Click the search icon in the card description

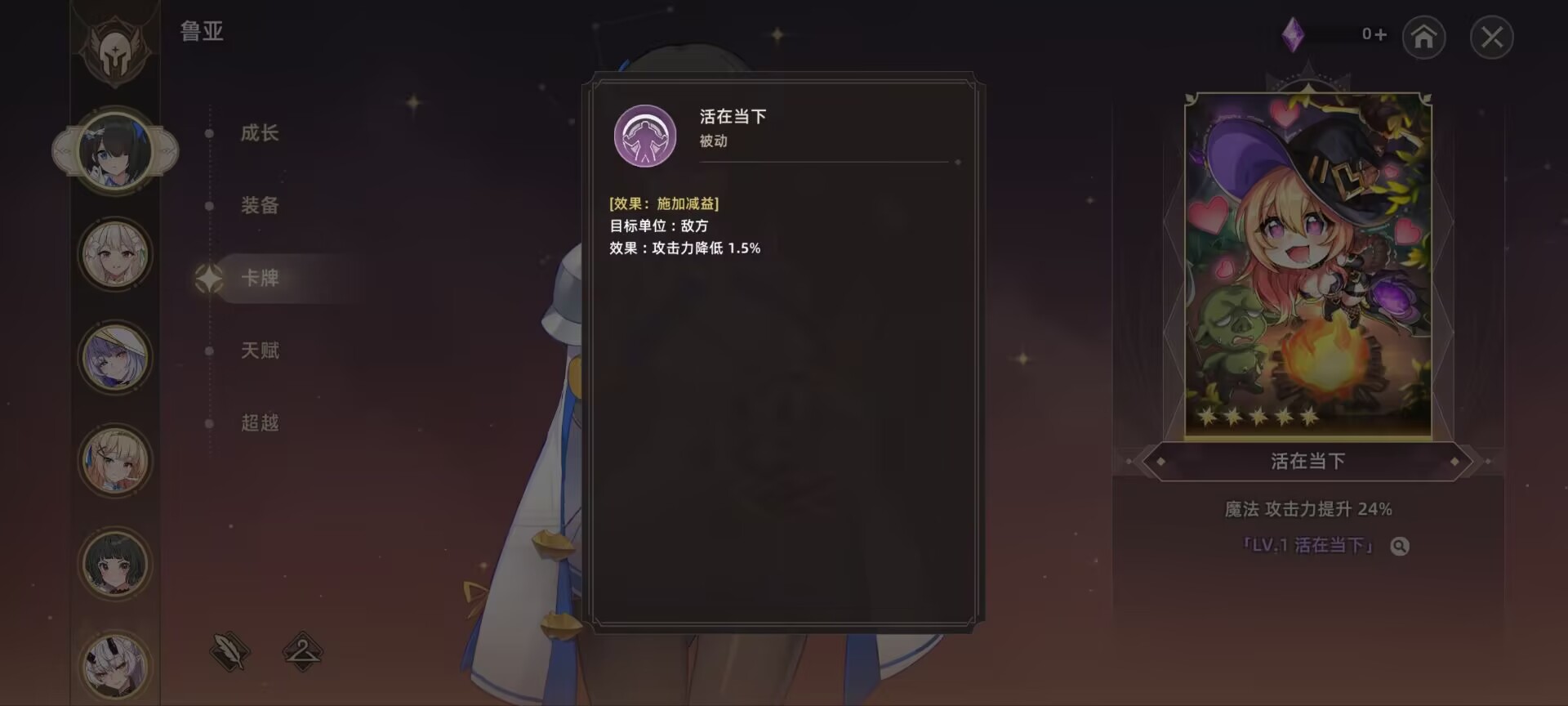[1400, 546]
